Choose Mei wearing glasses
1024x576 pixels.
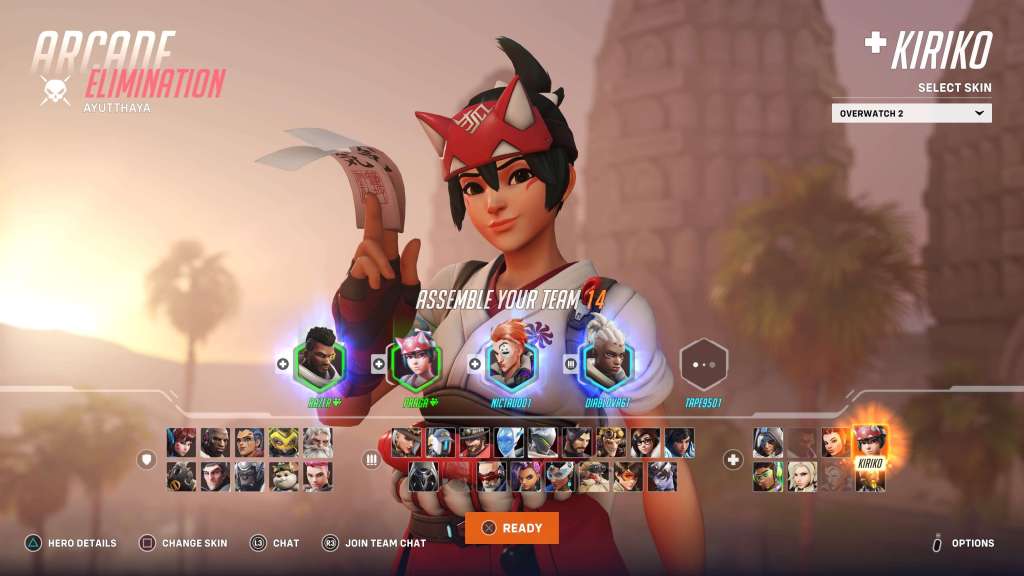point(645,442)
